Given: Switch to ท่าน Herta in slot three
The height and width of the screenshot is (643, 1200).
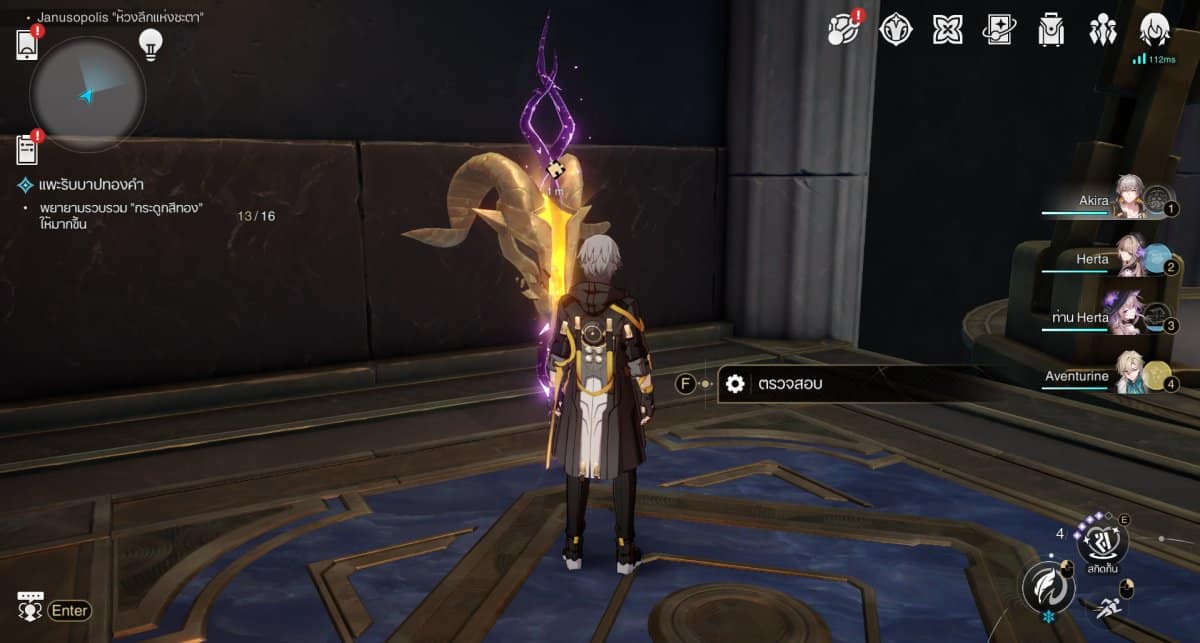Looking at the screenshot, I should [x=1110, y=318].
